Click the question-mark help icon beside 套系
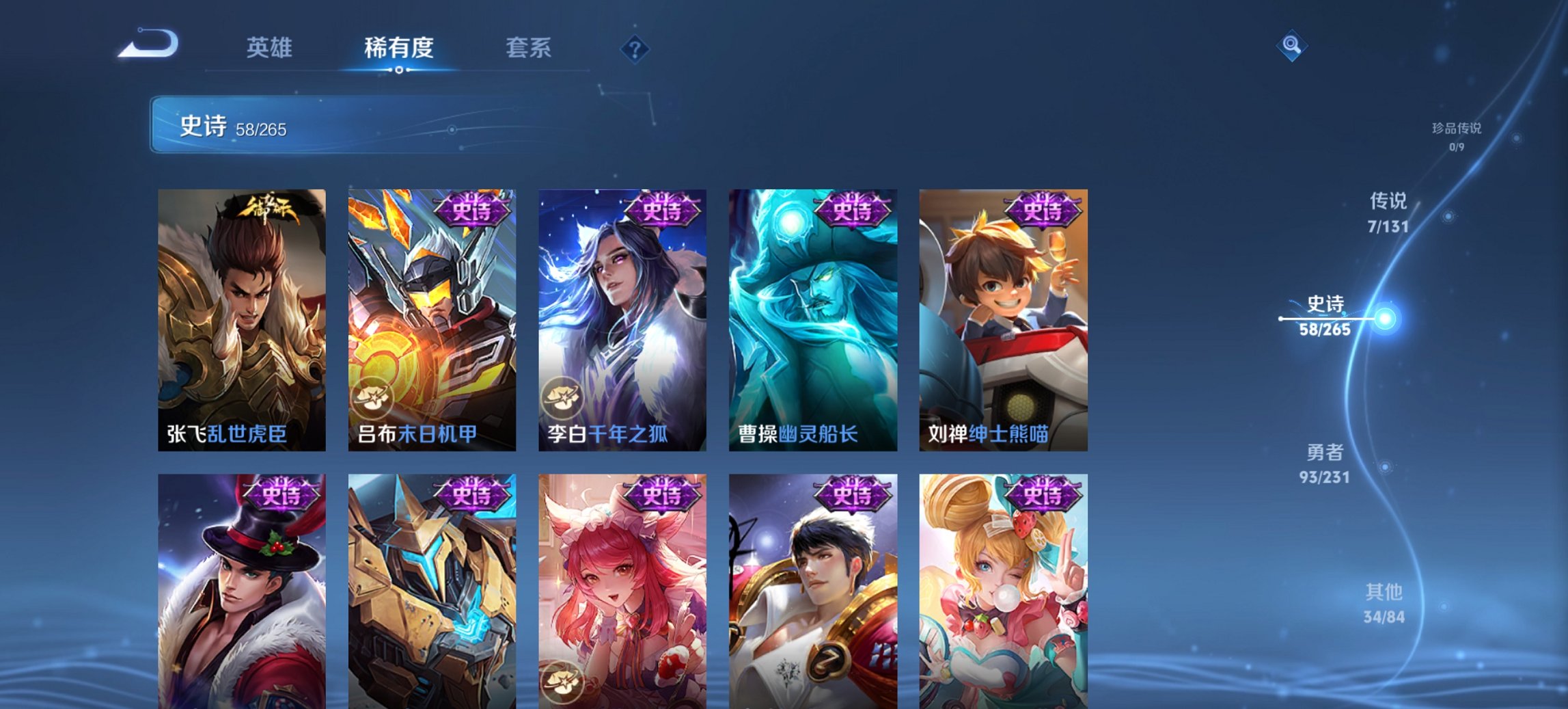1568x709 pixels. click(635, 48)
